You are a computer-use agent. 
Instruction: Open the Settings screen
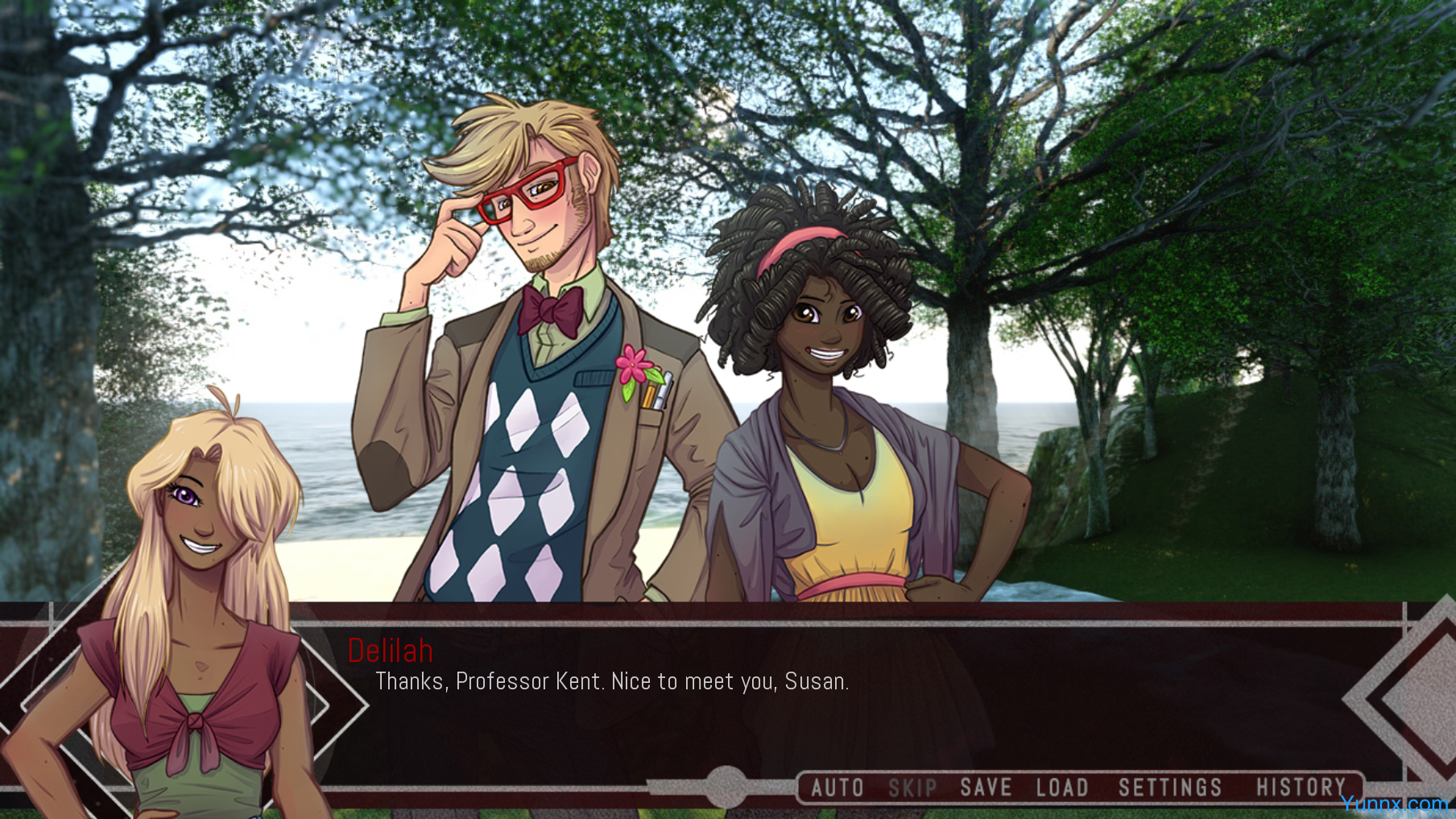point(1170,788)
